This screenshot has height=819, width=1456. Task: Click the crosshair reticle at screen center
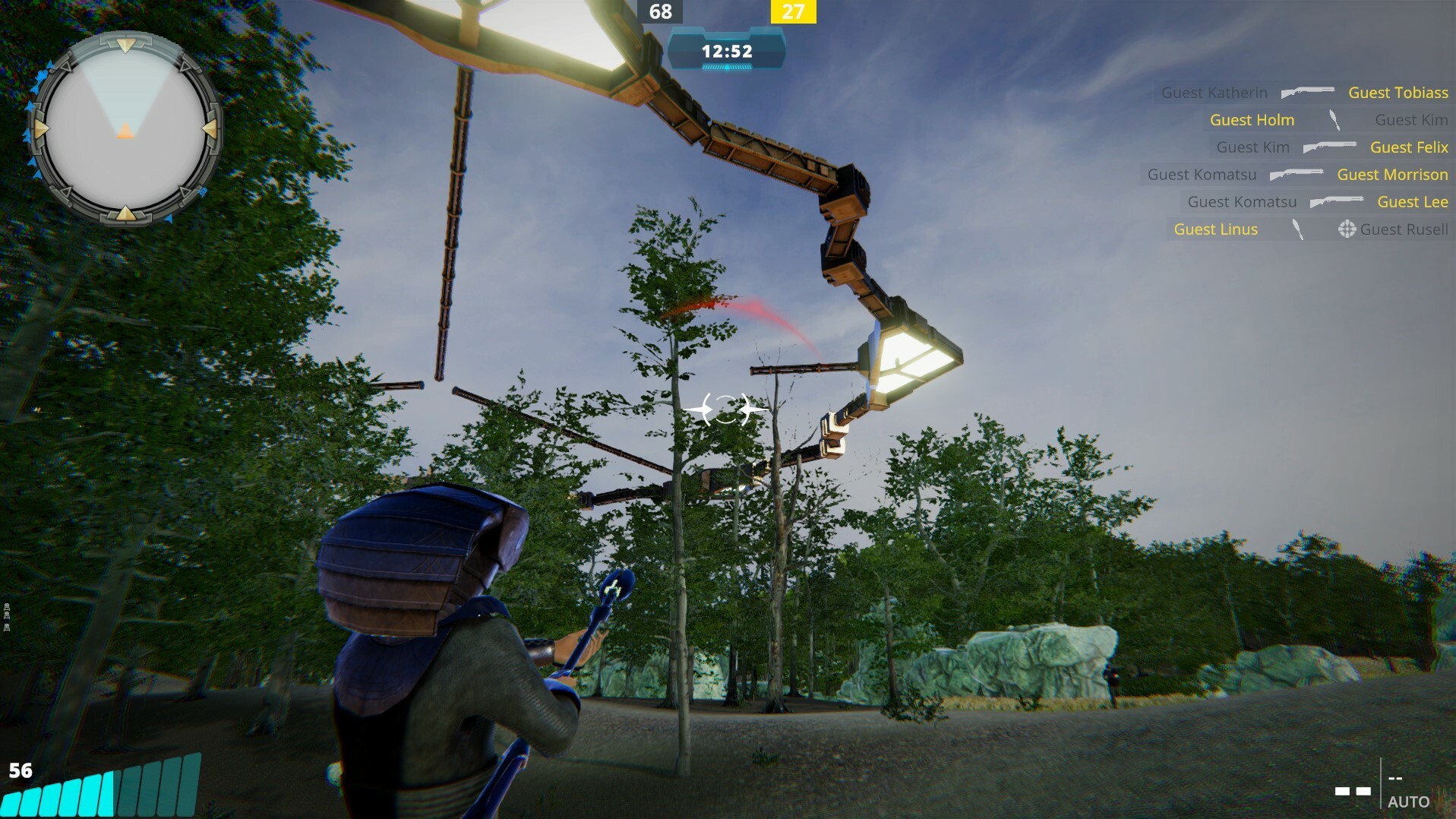tap(726, 410)
